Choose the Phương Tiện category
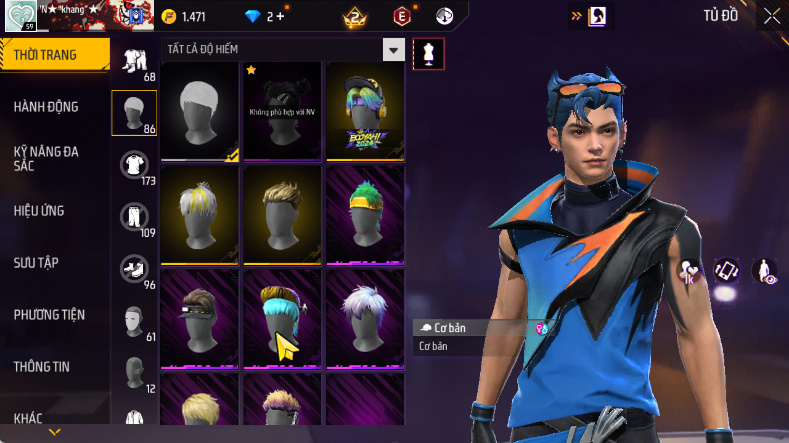The image size is (789, 443). (49, 315)
